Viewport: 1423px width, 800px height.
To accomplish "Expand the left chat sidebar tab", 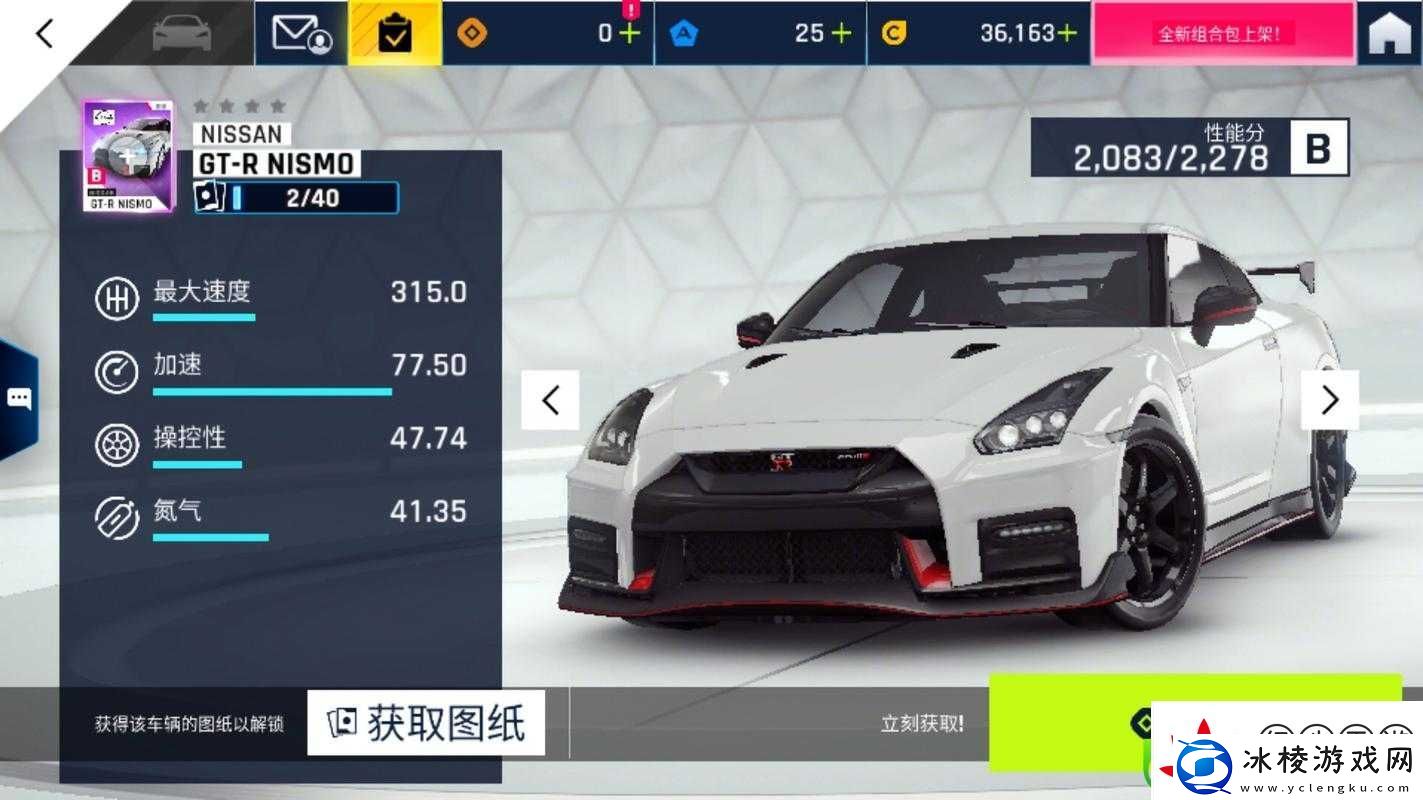I will tap(16, 396).
